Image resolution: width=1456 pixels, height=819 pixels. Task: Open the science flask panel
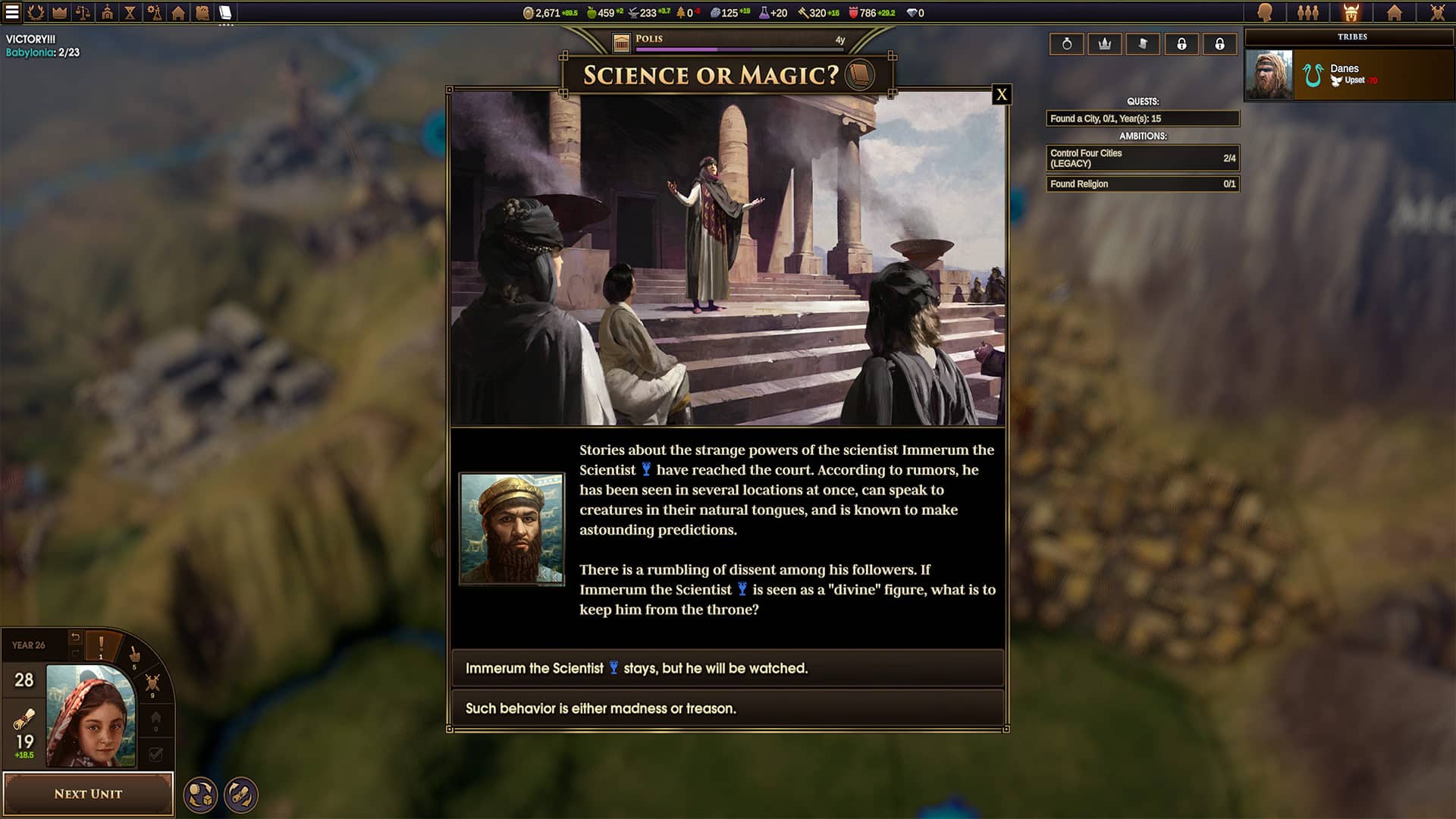(154, 11)
